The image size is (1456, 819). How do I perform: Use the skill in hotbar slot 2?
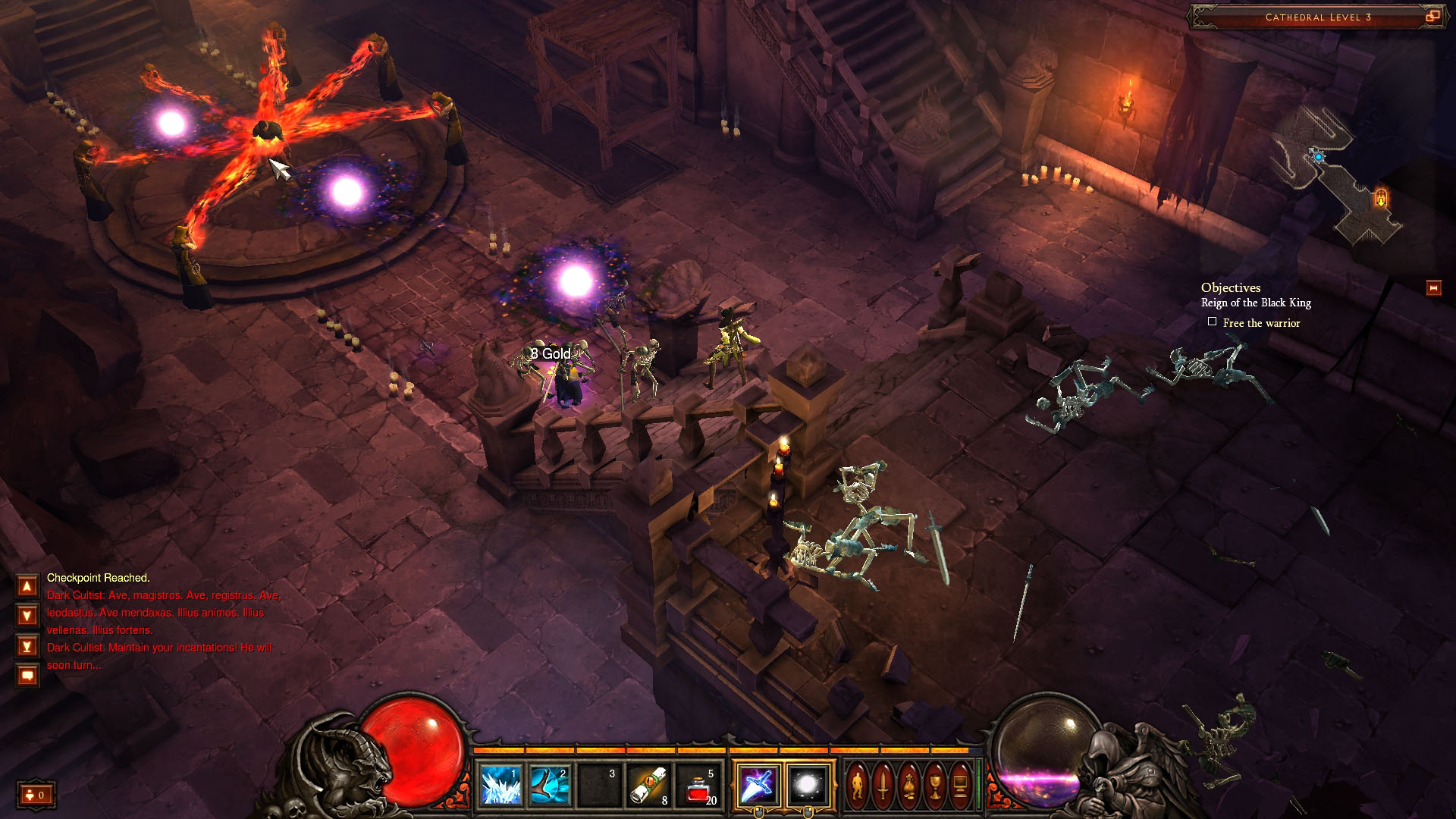coord(550,785)
